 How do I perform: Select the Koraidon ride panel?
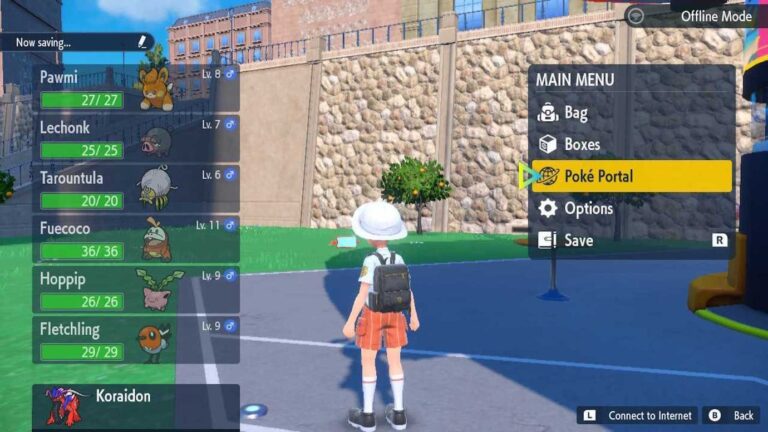point(136,406)
